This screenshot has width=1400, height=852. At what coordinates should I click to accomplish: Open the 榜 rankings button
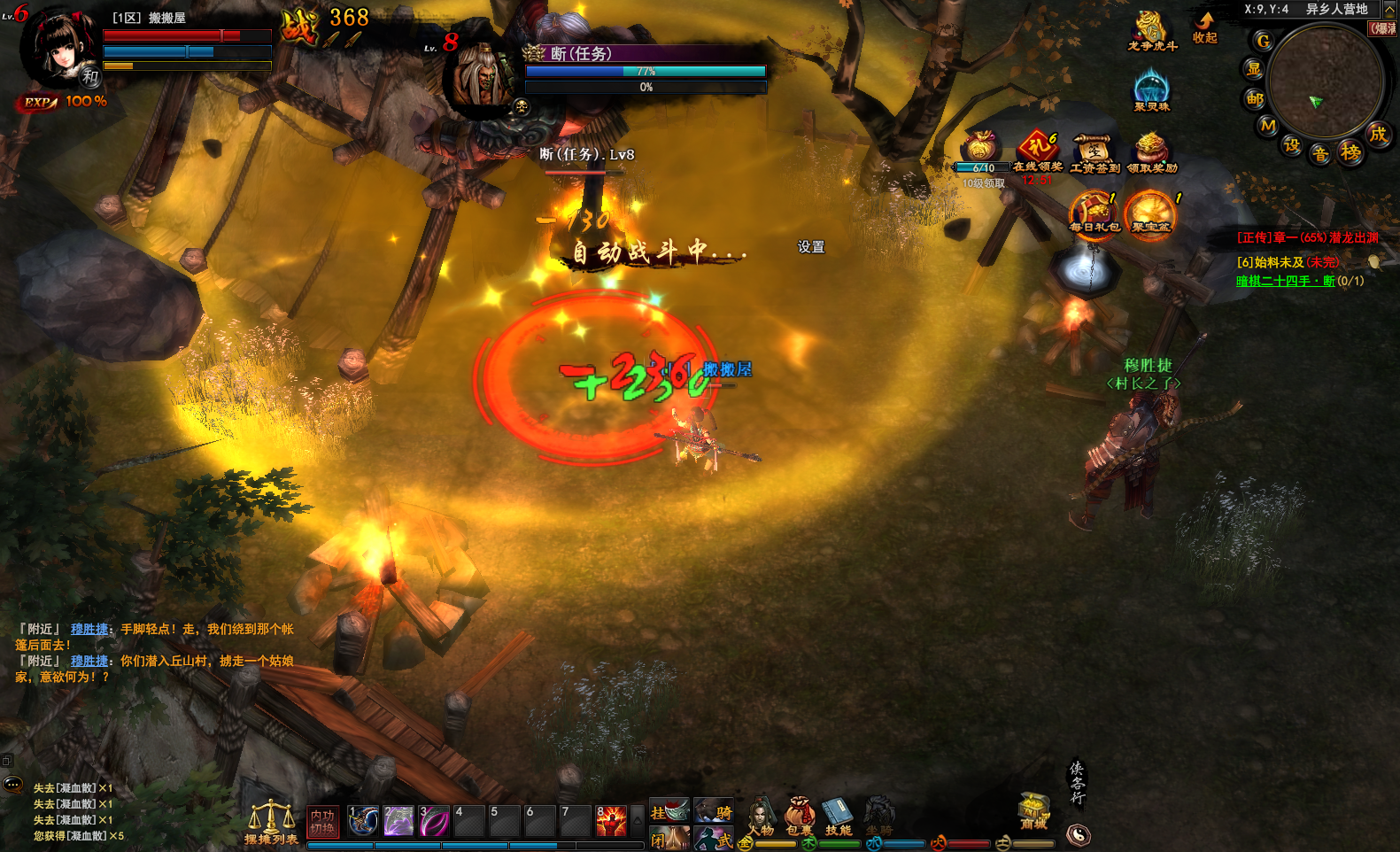coord(1350,152)
